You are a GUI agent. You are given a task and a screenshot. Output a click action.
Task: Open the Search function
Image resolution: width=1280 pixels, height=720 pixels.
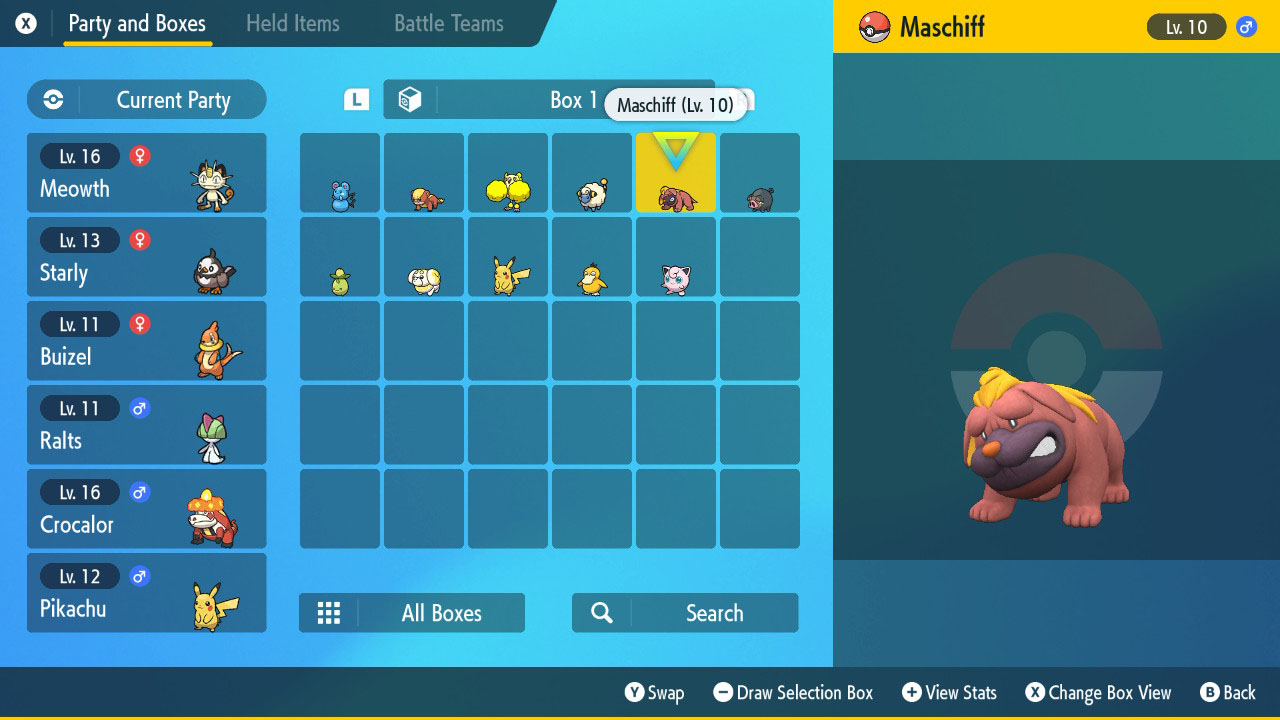pos(684,612)
